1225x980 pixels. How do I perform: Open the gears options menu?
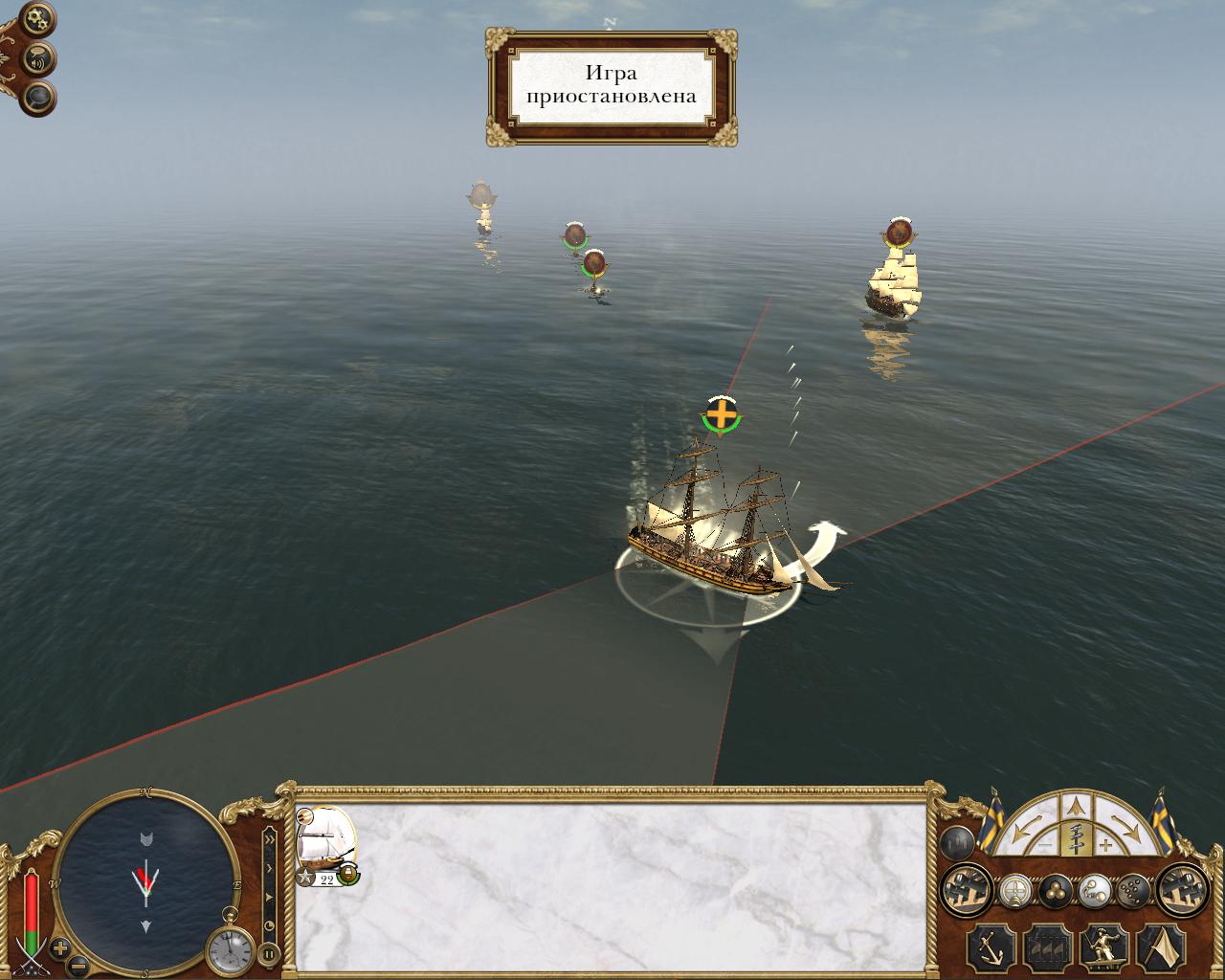point(37,17)
